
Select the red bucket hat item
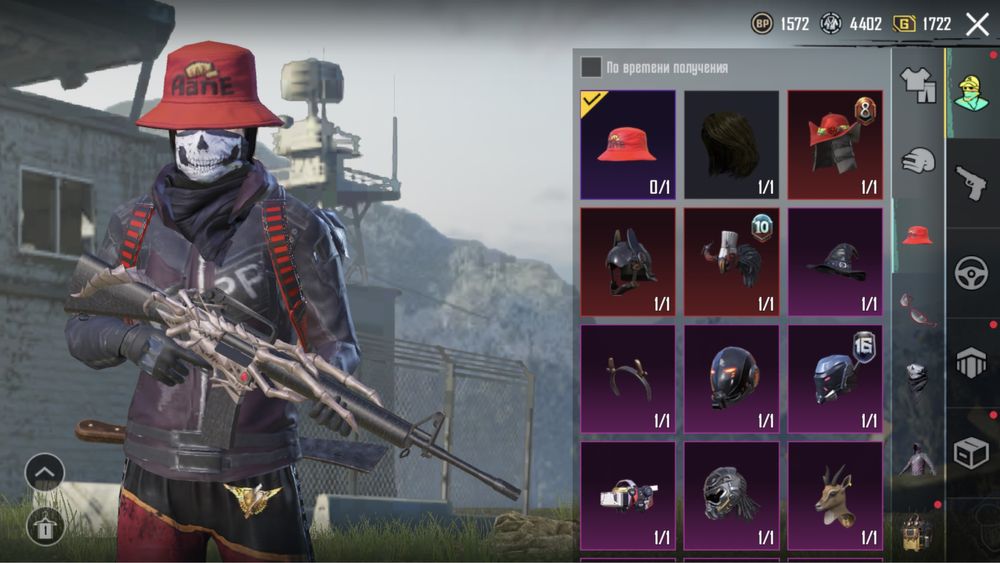click(x=627, y=144)
